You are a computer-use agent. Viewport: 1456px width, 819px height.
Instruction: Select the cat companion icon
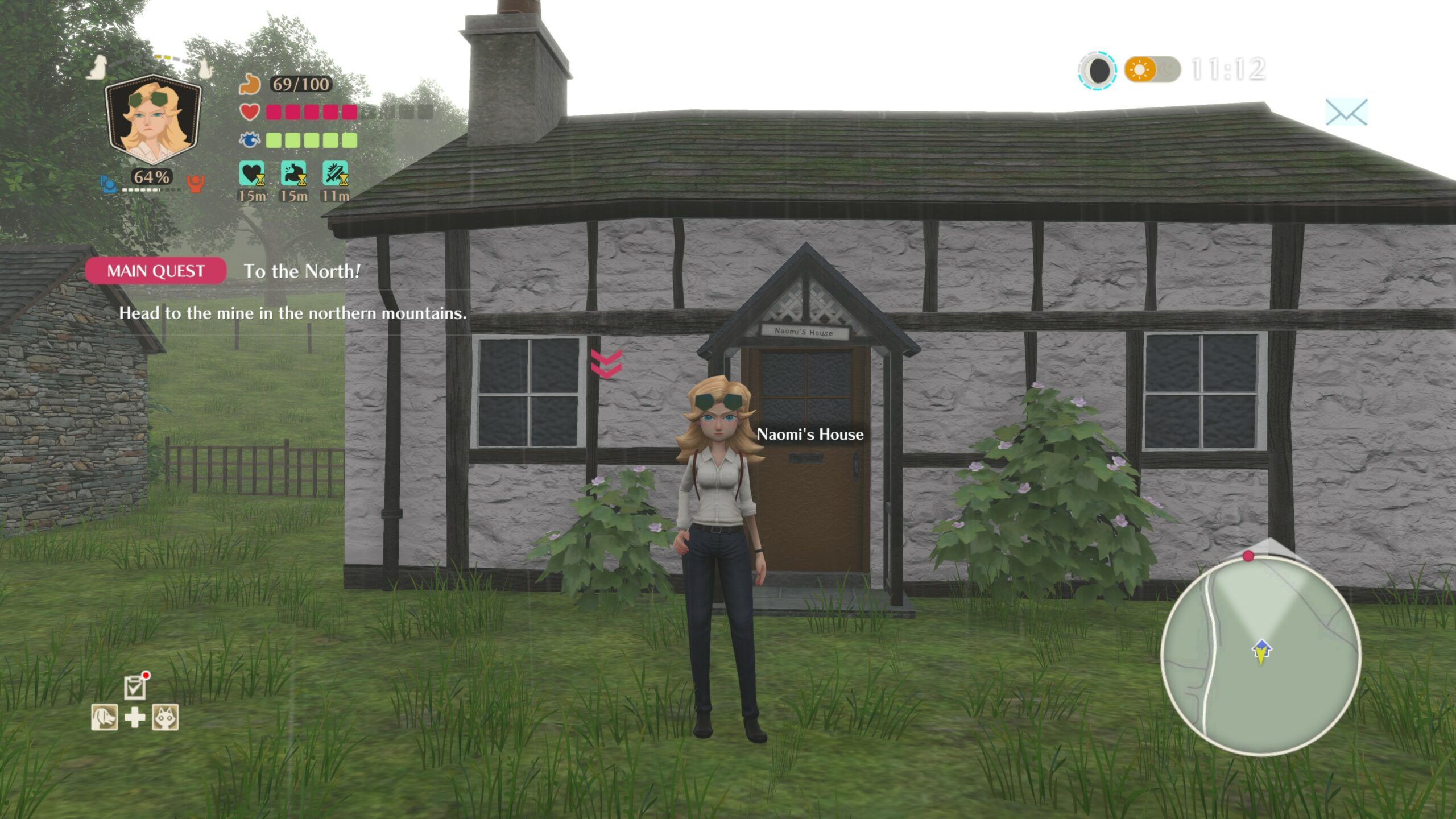[165, 717]
